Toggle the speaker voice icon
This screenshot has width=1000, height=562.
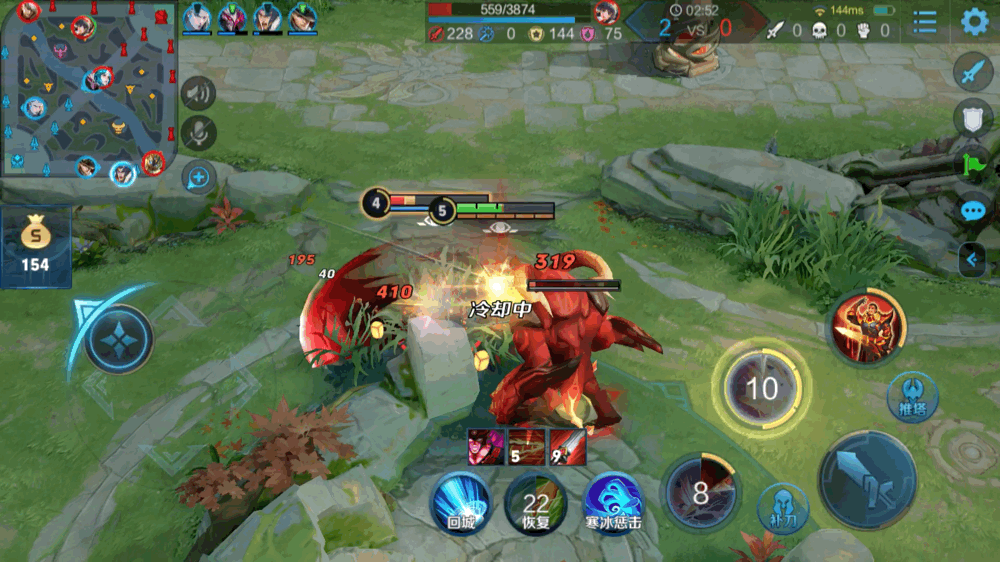click(198, 93)
